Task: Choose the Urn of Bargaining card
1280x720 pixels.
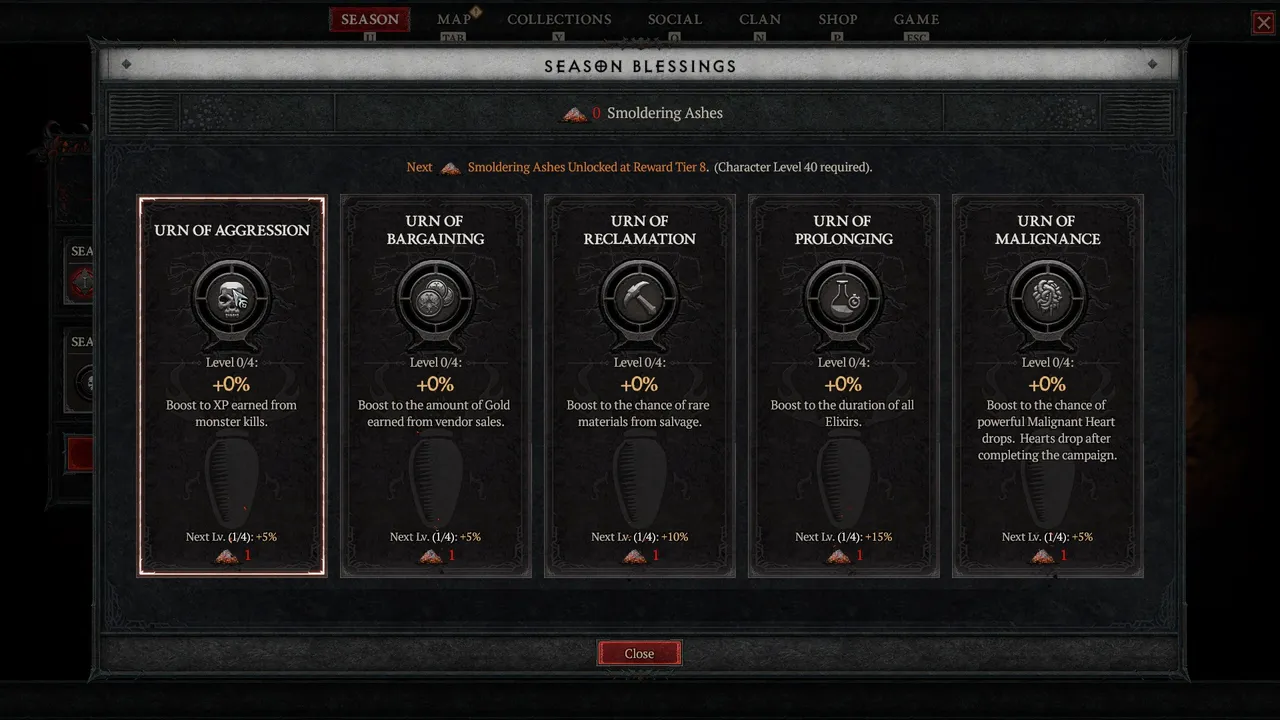Action: point(435,386)
